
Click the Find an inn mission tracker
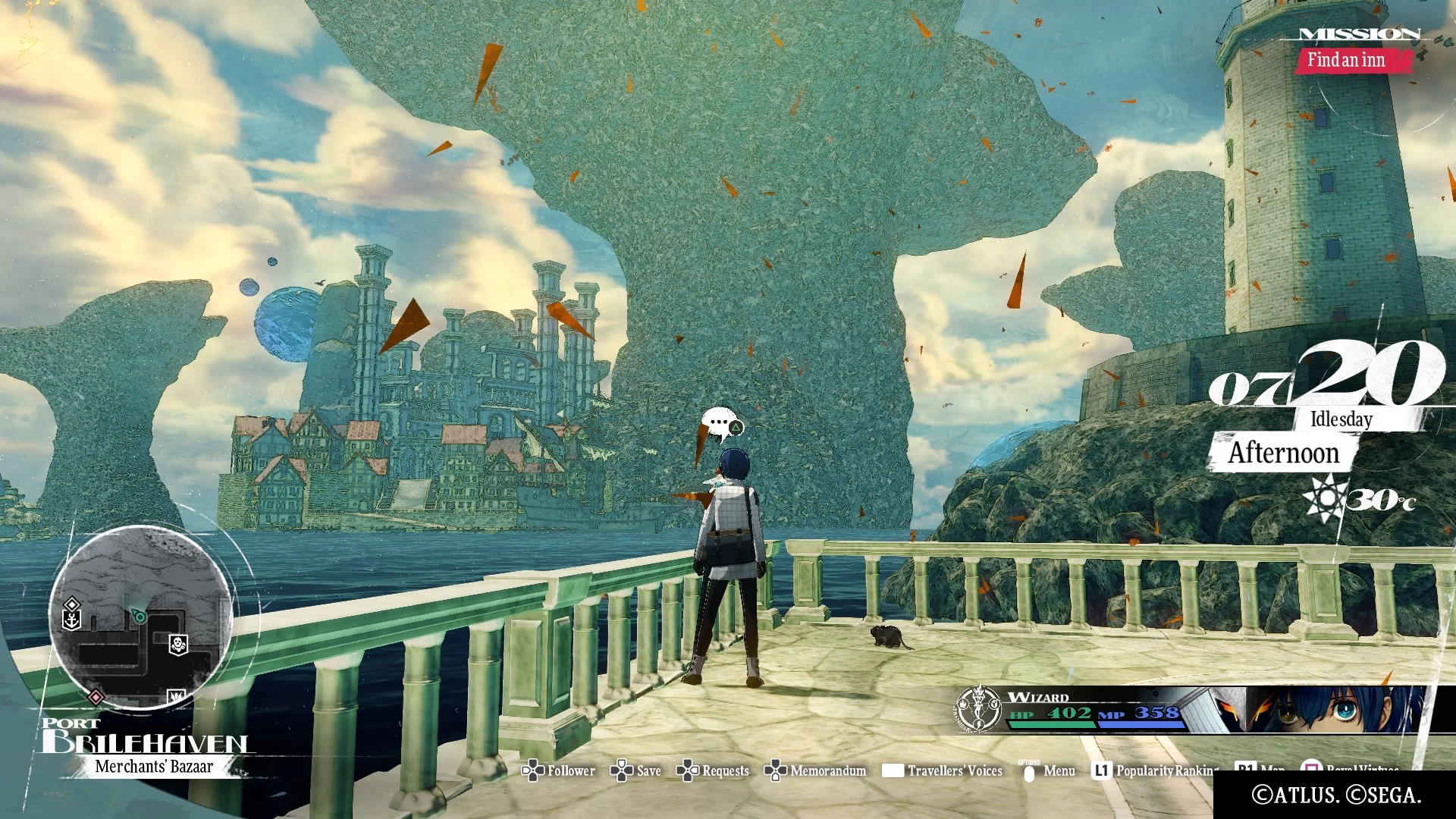coord(1346,60)
